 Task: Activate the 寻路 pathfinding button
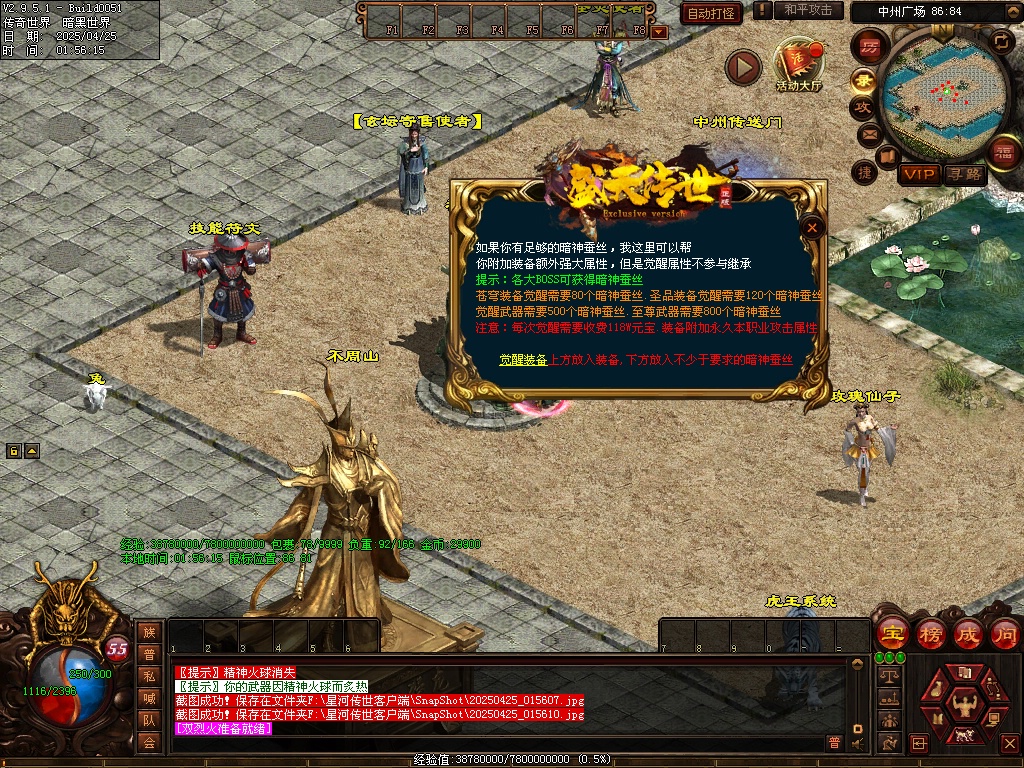(x=965, y=174)
